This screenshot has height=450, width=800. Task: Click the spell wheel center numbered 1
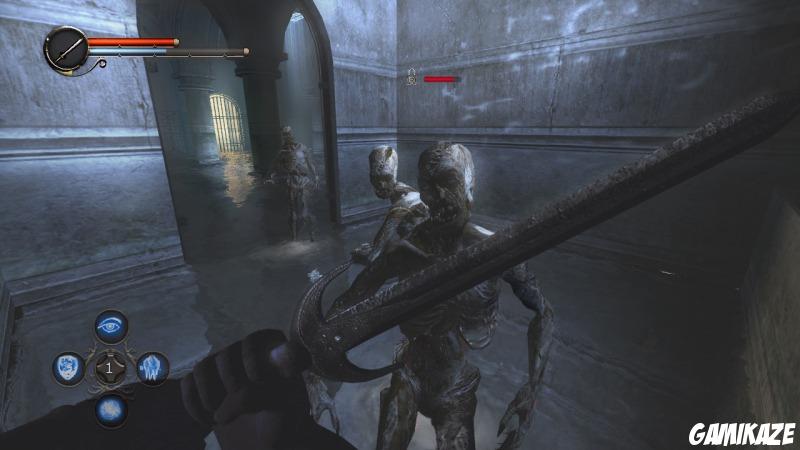(110, 368)
